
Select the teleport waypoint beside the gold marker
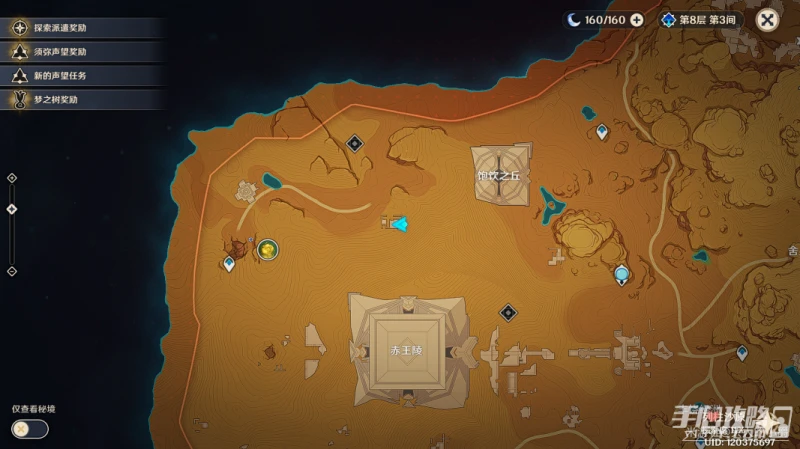(229, 264)
